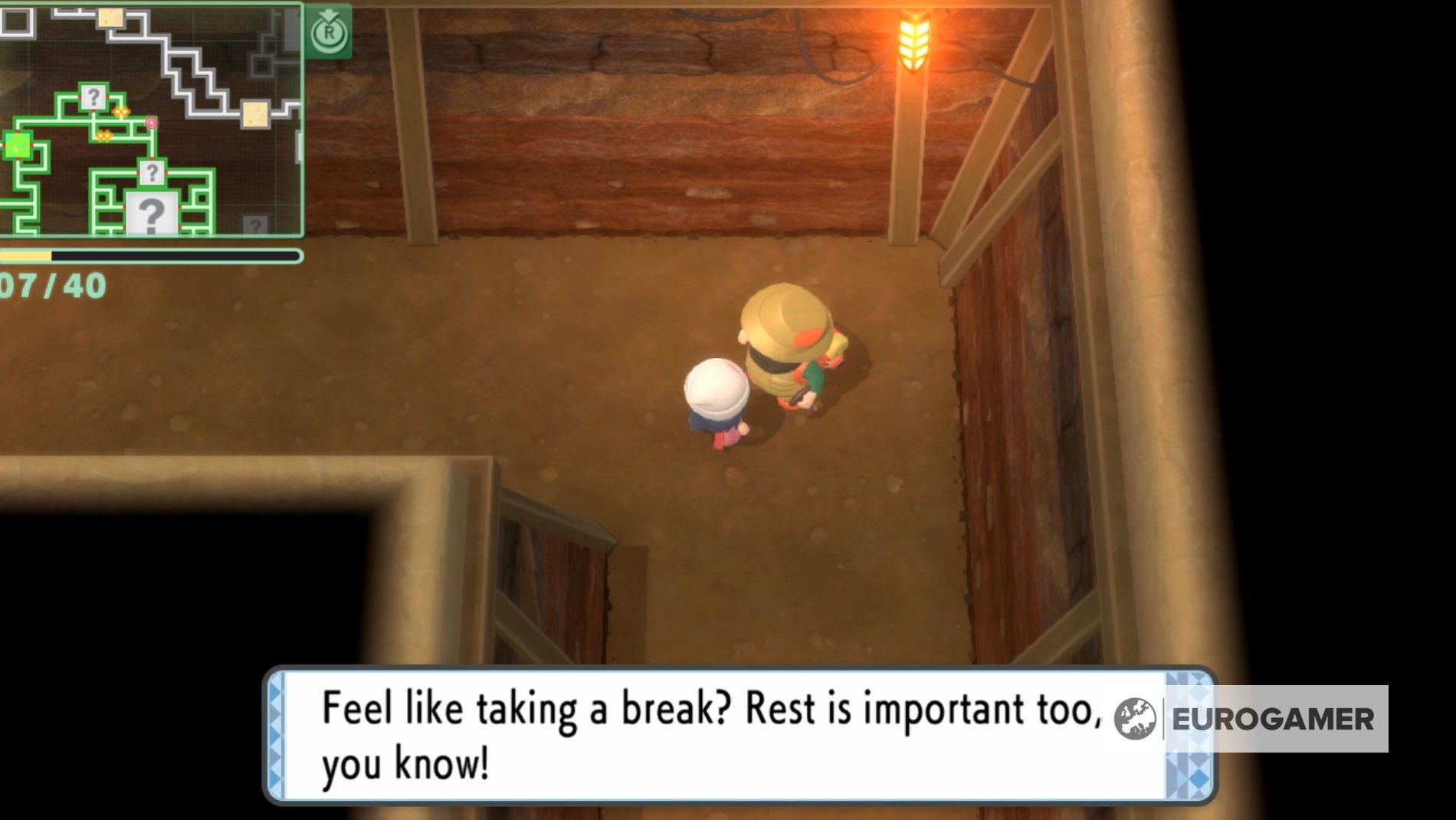Select the beige room icon on the white path

pos(255,115)
